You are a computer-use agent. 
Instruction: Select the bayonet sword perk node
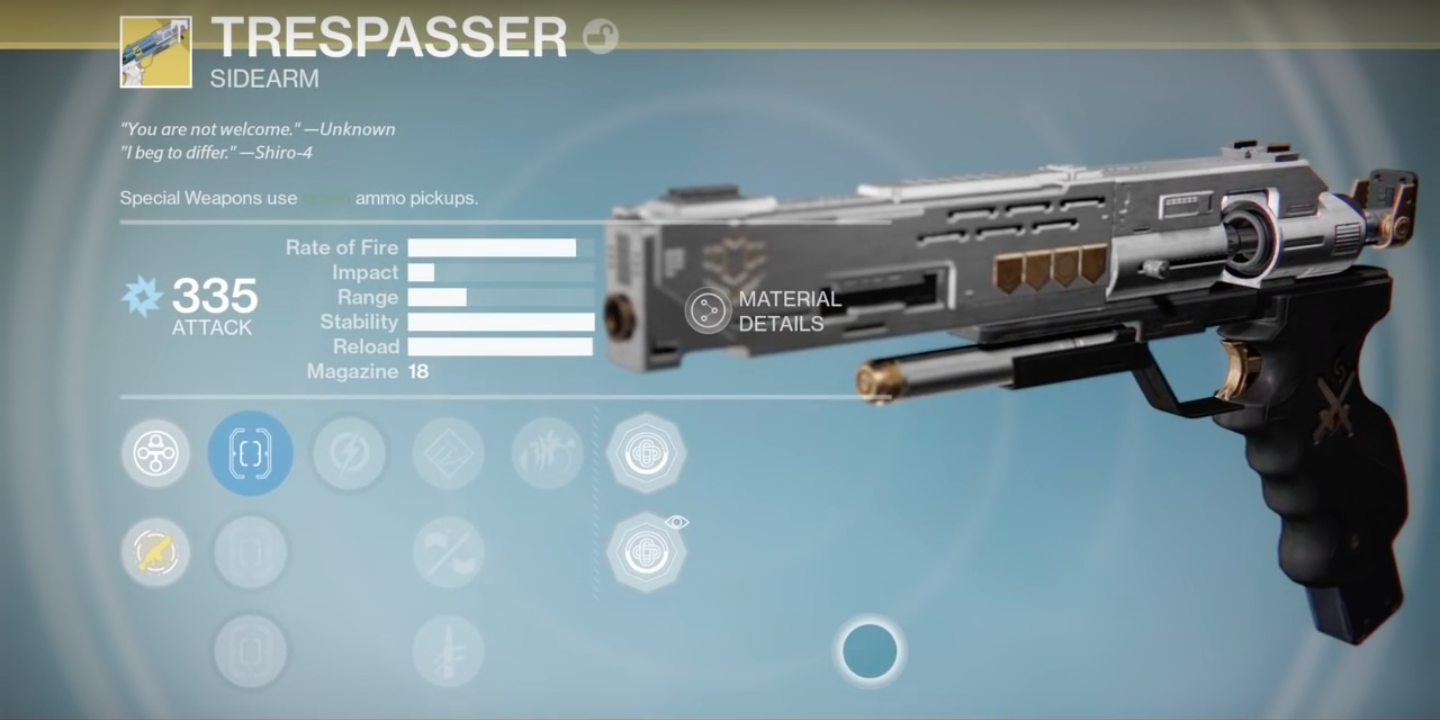[x=448, y=650]
